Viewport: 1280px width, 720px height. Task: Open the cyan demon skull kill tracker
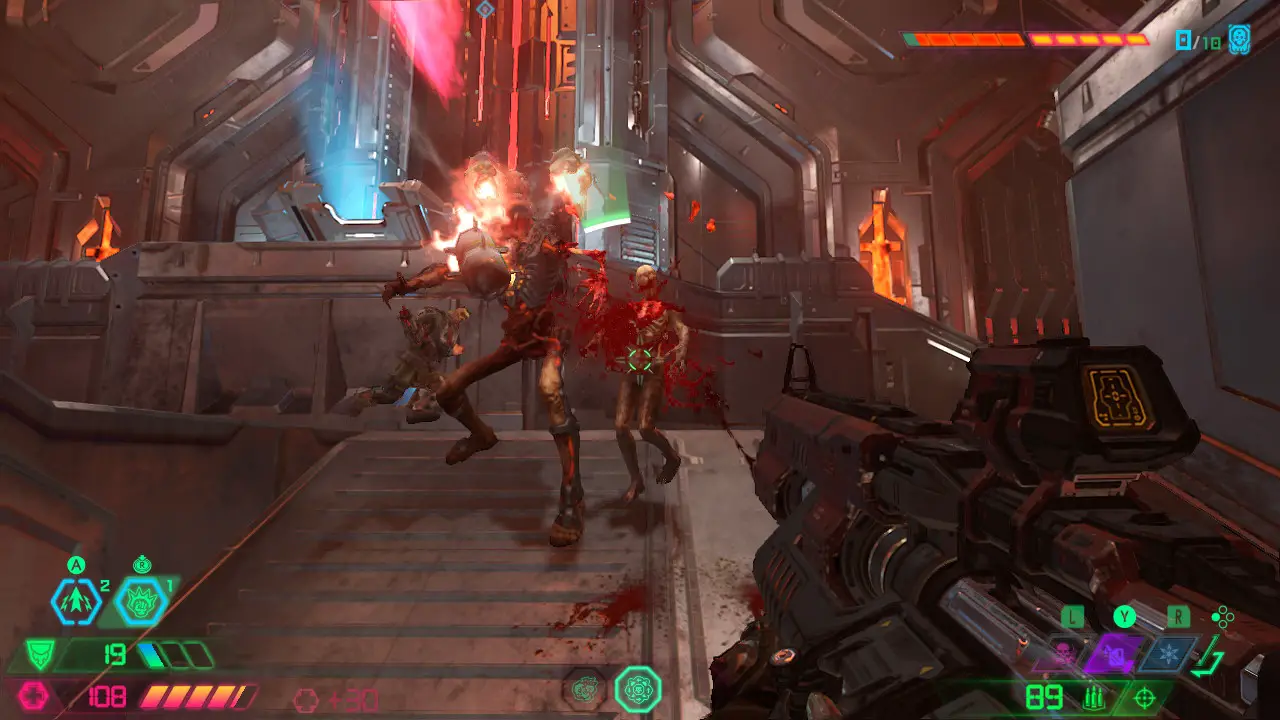pyautogui.click(x=1239, y=40)
